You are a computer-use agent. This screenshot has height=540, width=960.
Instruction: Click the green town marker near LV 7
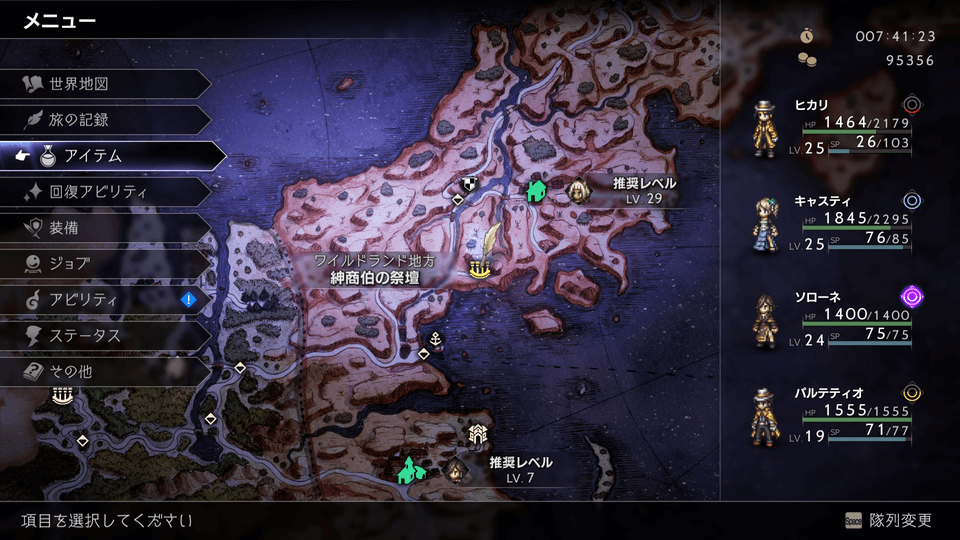409,468
